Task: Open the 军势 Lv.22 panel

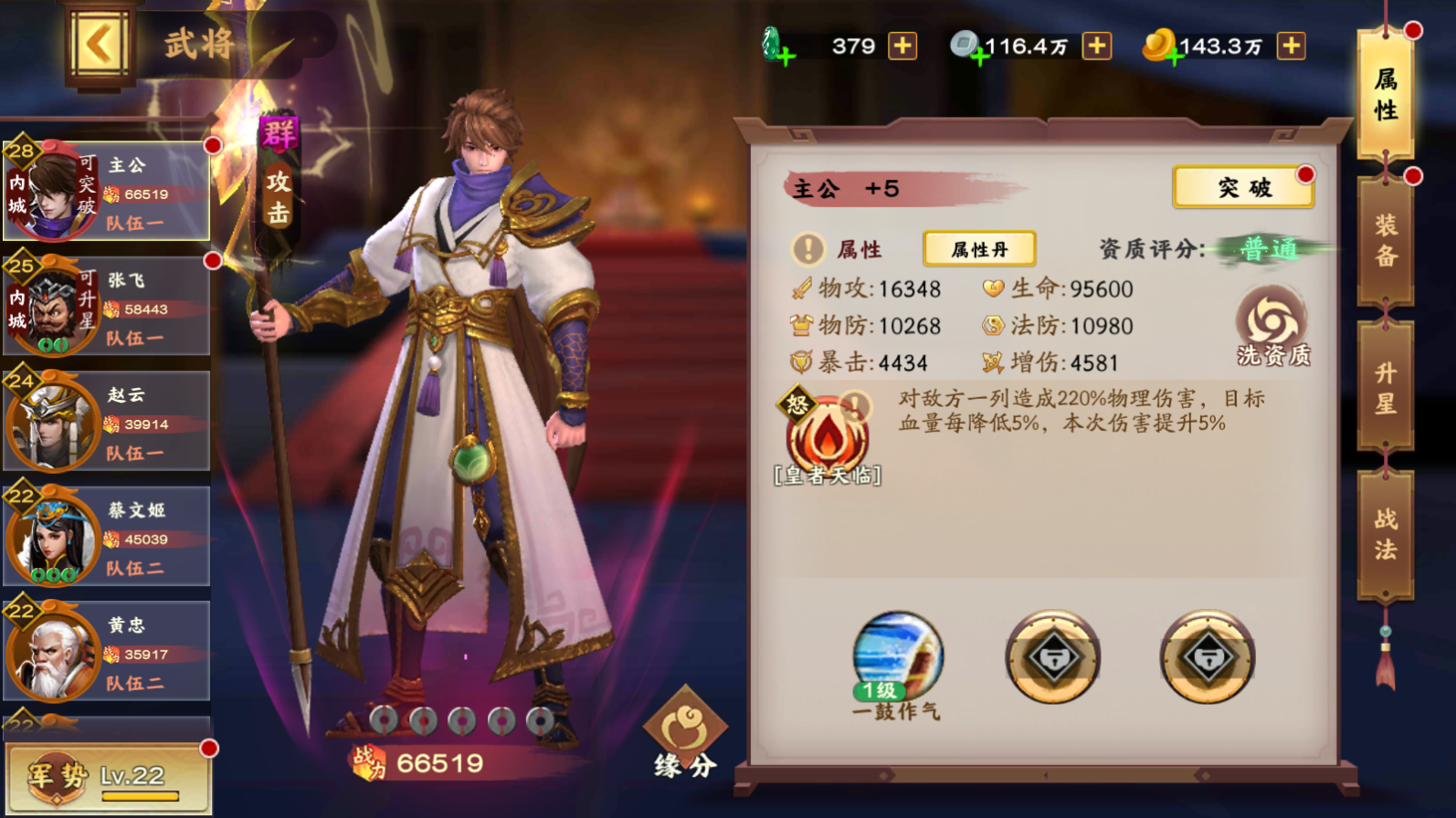Action: pos(108,778)
